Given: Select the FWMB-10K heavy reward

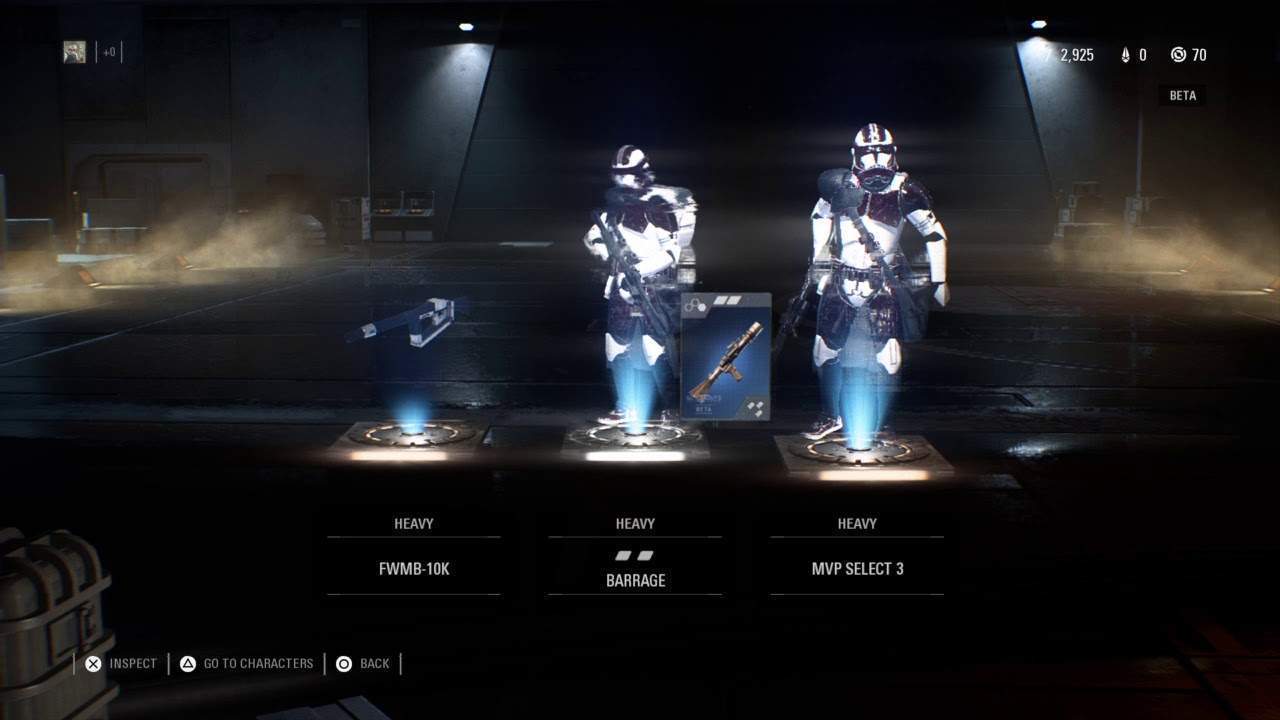Looking at the screenshot, I should pos(413,568).
